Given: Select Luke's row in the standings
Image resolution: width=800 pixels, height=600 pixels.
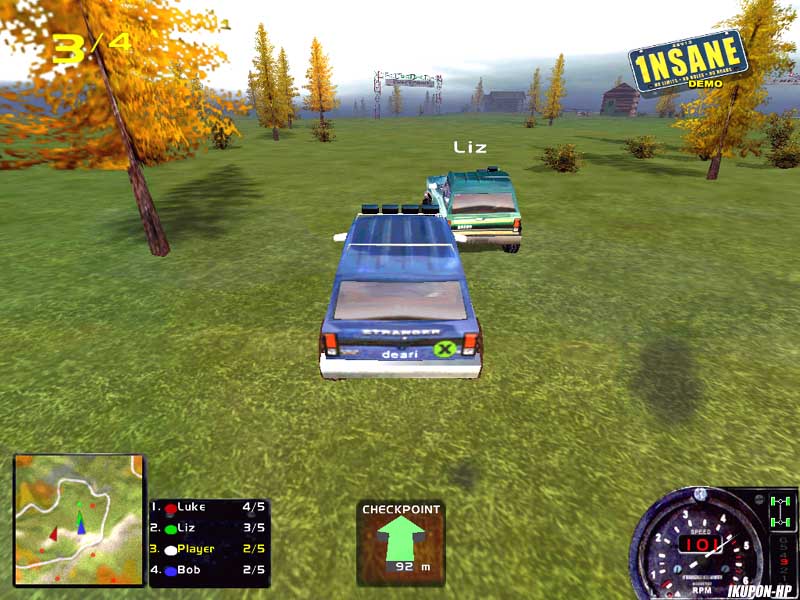Looking at the screenshot, I should coord(208,508).
